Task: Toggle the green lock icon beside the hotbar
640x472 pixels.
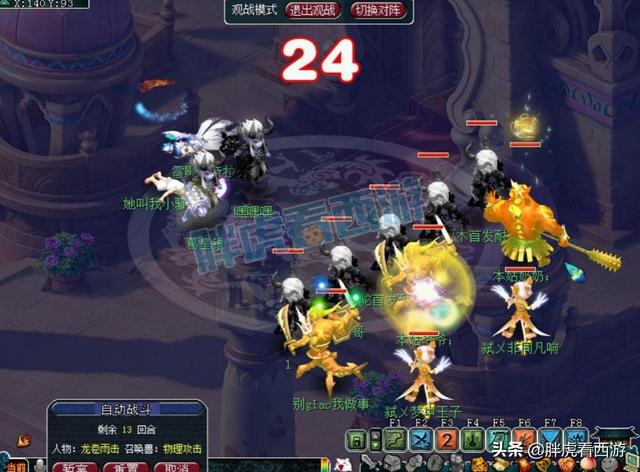Action: click(358, 440)
